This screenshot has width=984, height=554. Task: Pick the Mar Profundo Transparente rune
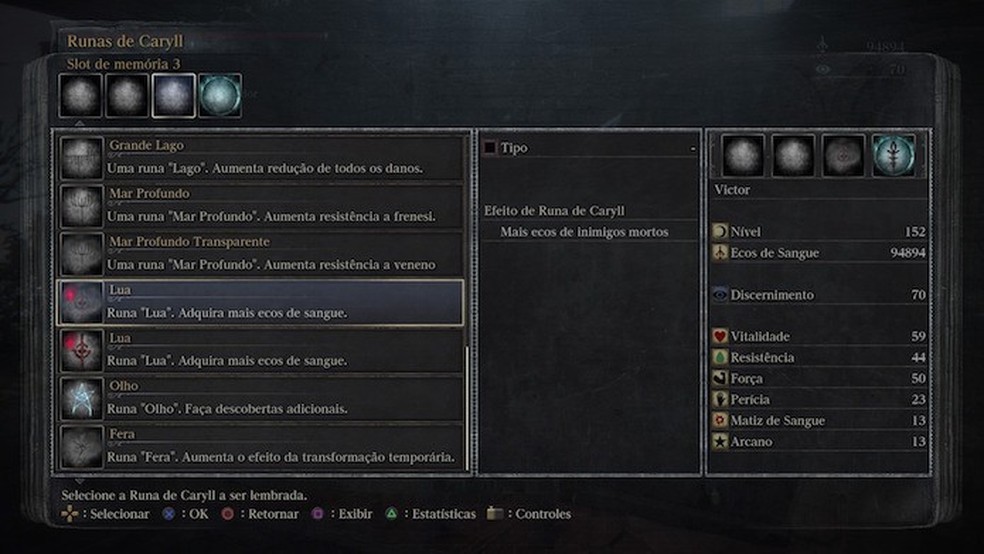tap(262, 254)
